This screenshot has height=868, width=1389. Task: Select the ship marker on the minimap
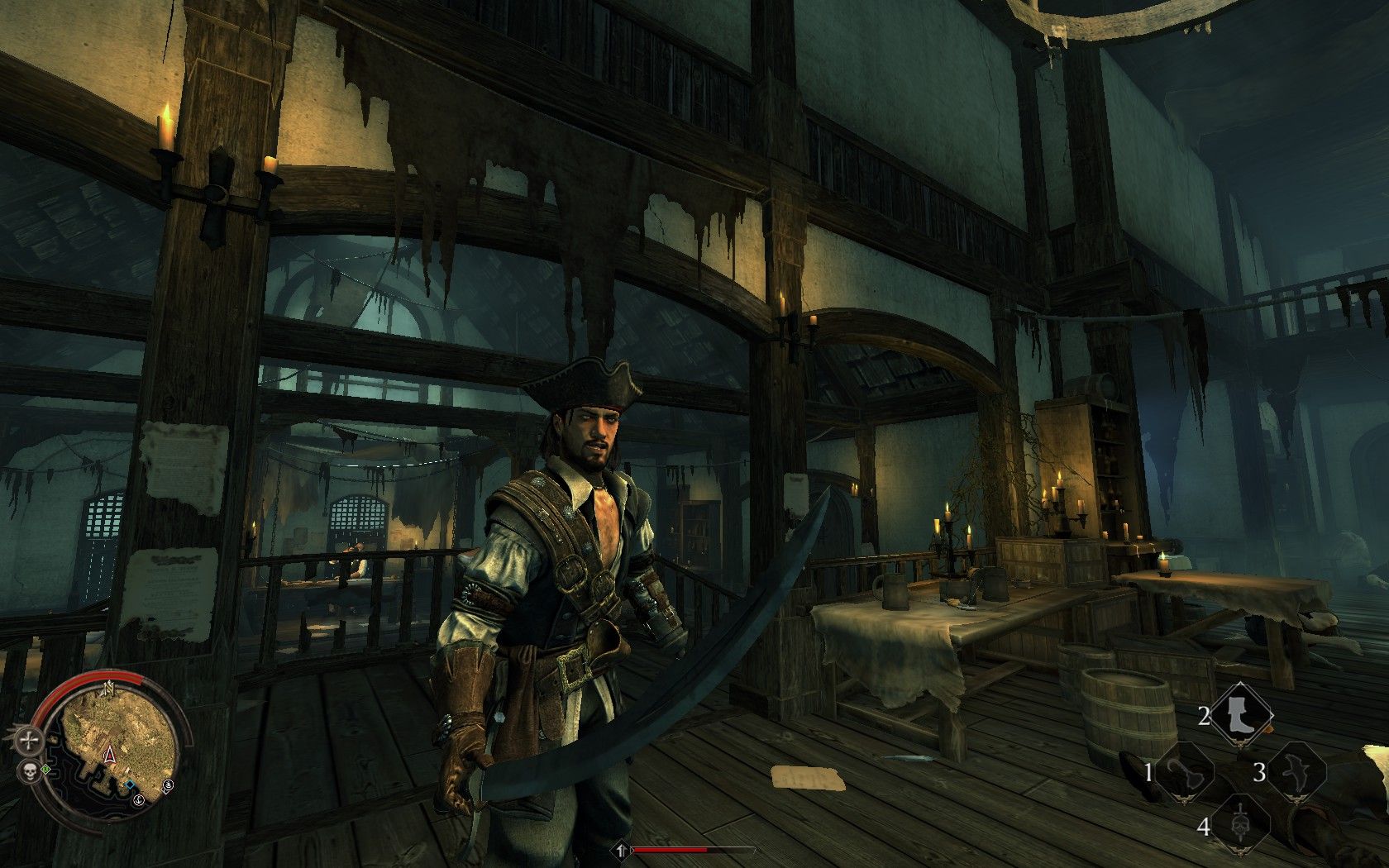[168, 785]
